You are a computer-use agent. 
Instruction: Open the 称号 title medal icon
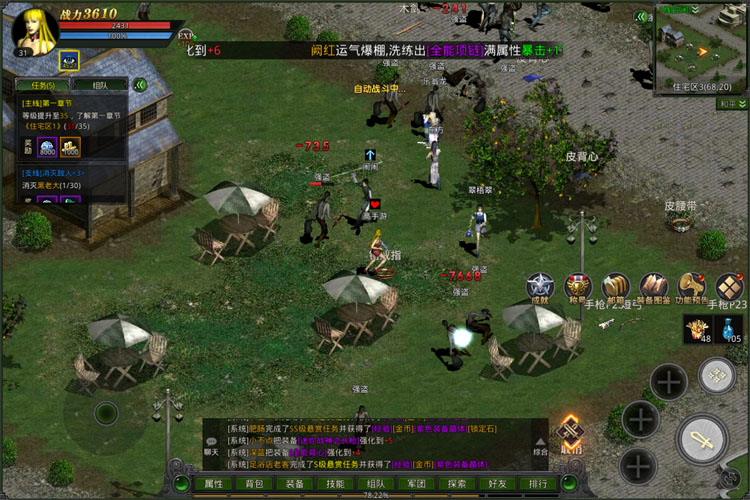click(577, 286)
